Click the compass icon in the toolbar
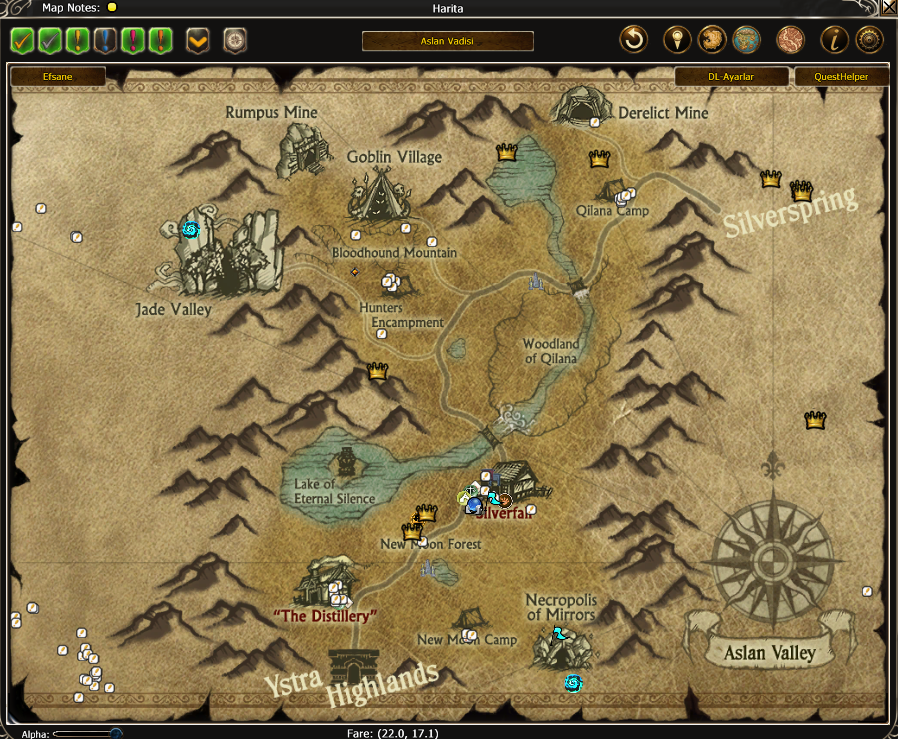Viewport: 898px width, 739px height. pyautogui.click(x=235, y=41)
